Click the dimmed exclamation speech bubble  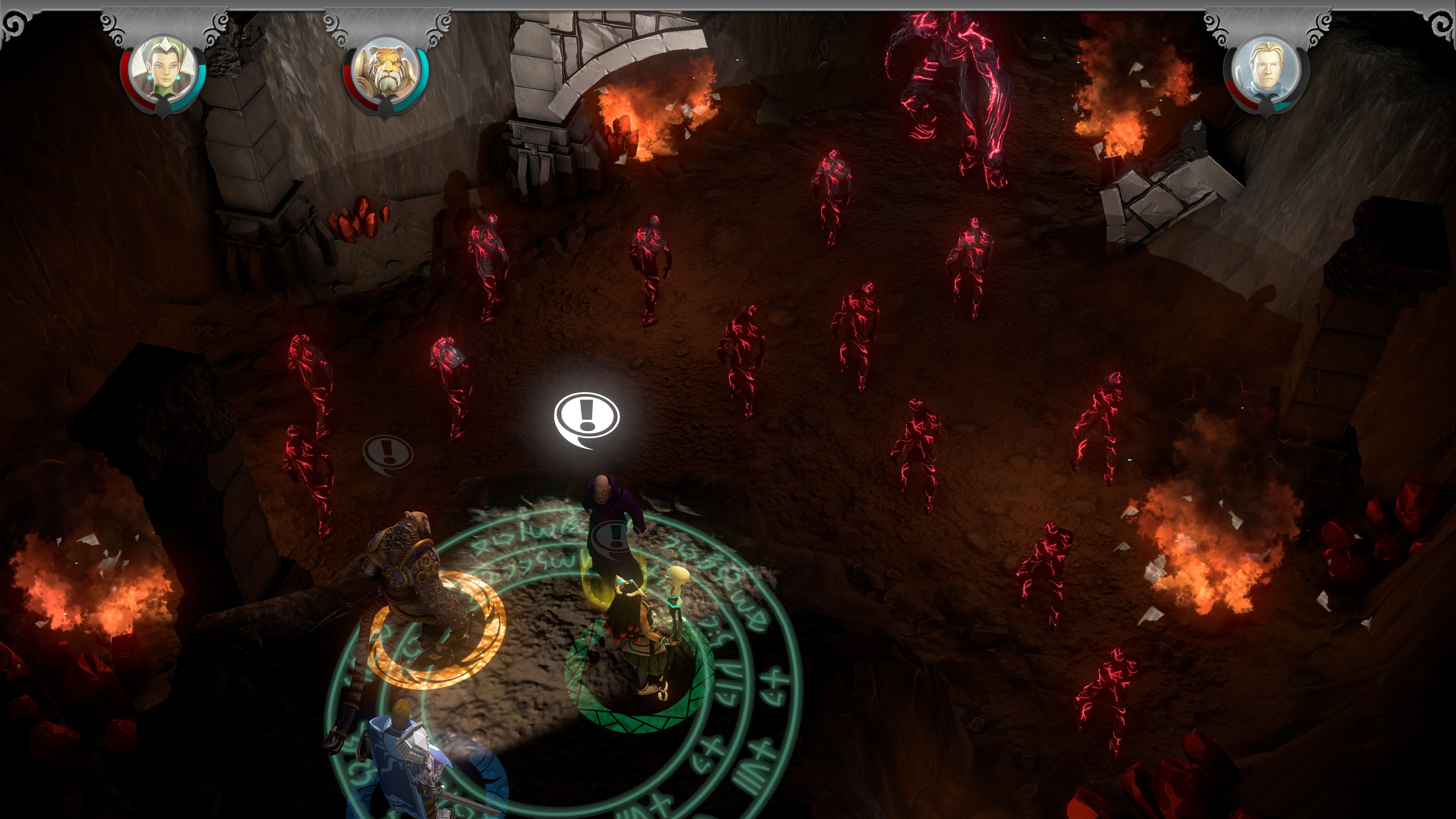388,453
